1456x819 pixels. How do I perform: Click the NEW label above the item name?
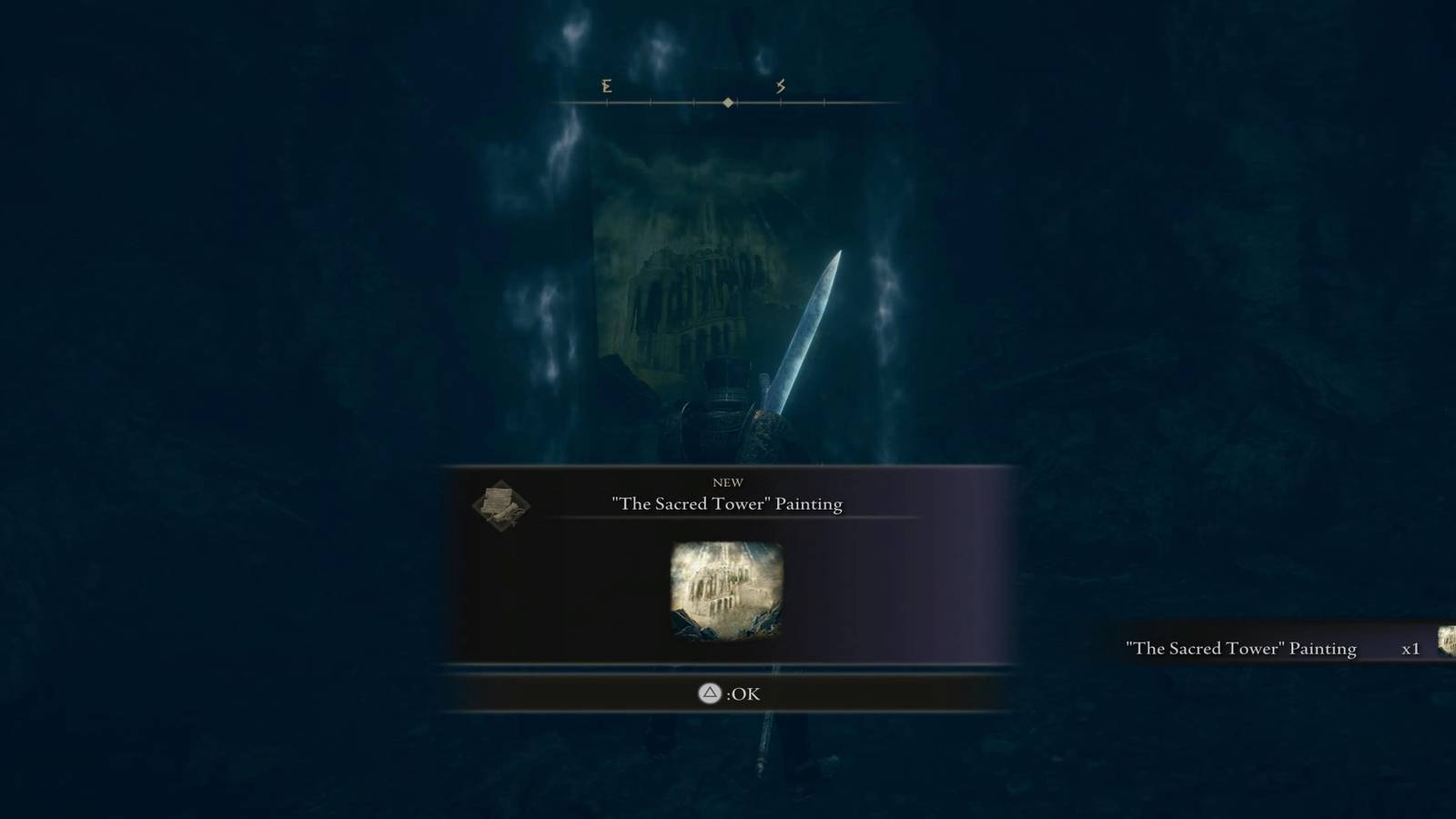click(727, 482)
